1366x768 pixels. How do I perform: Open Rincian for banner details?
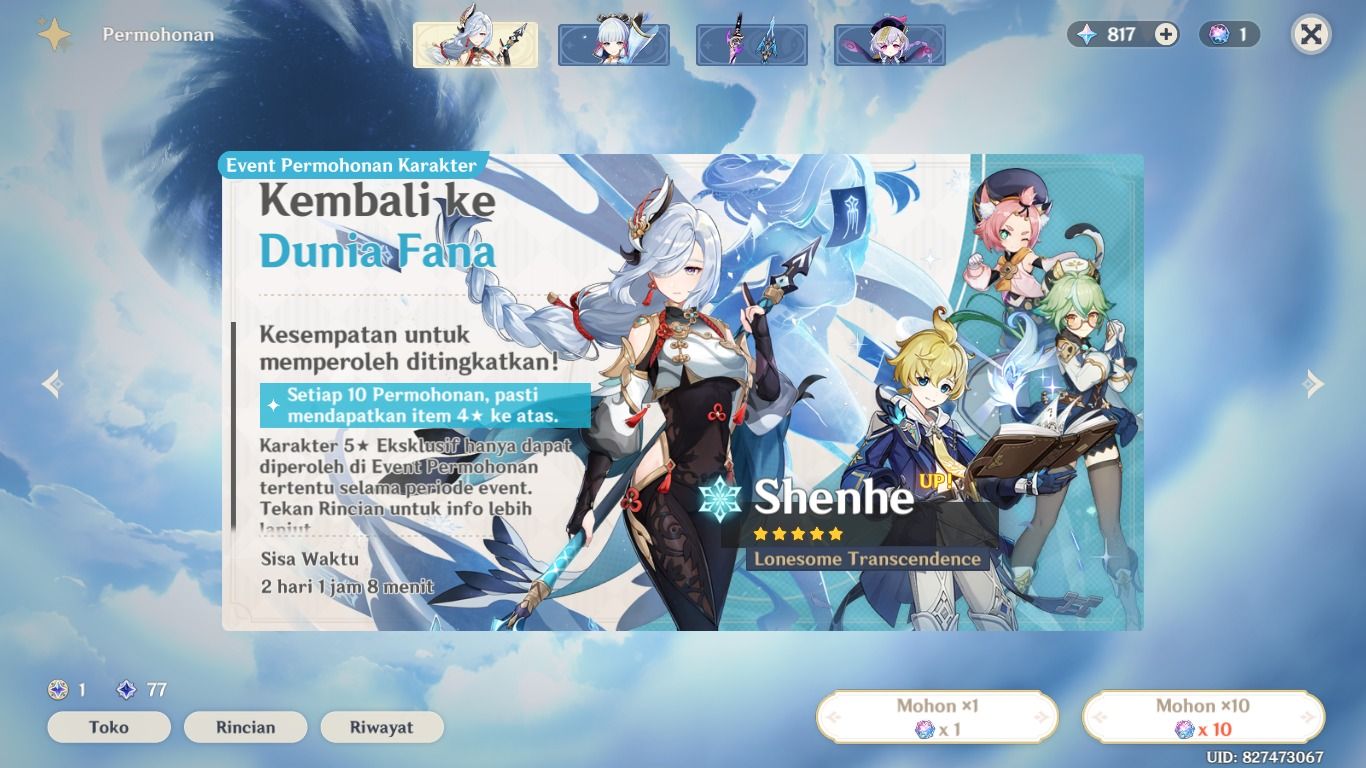pos(245,727)
